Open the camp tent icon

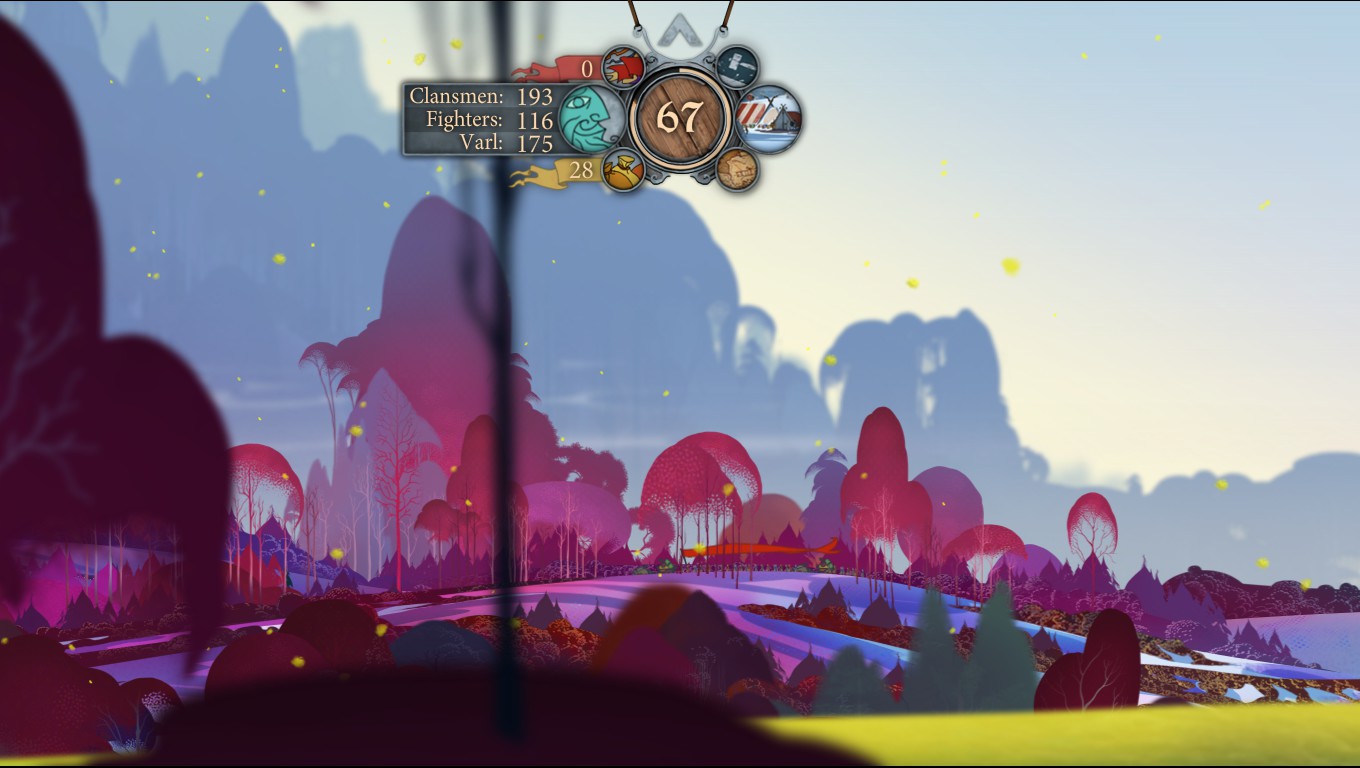[769, 119]
